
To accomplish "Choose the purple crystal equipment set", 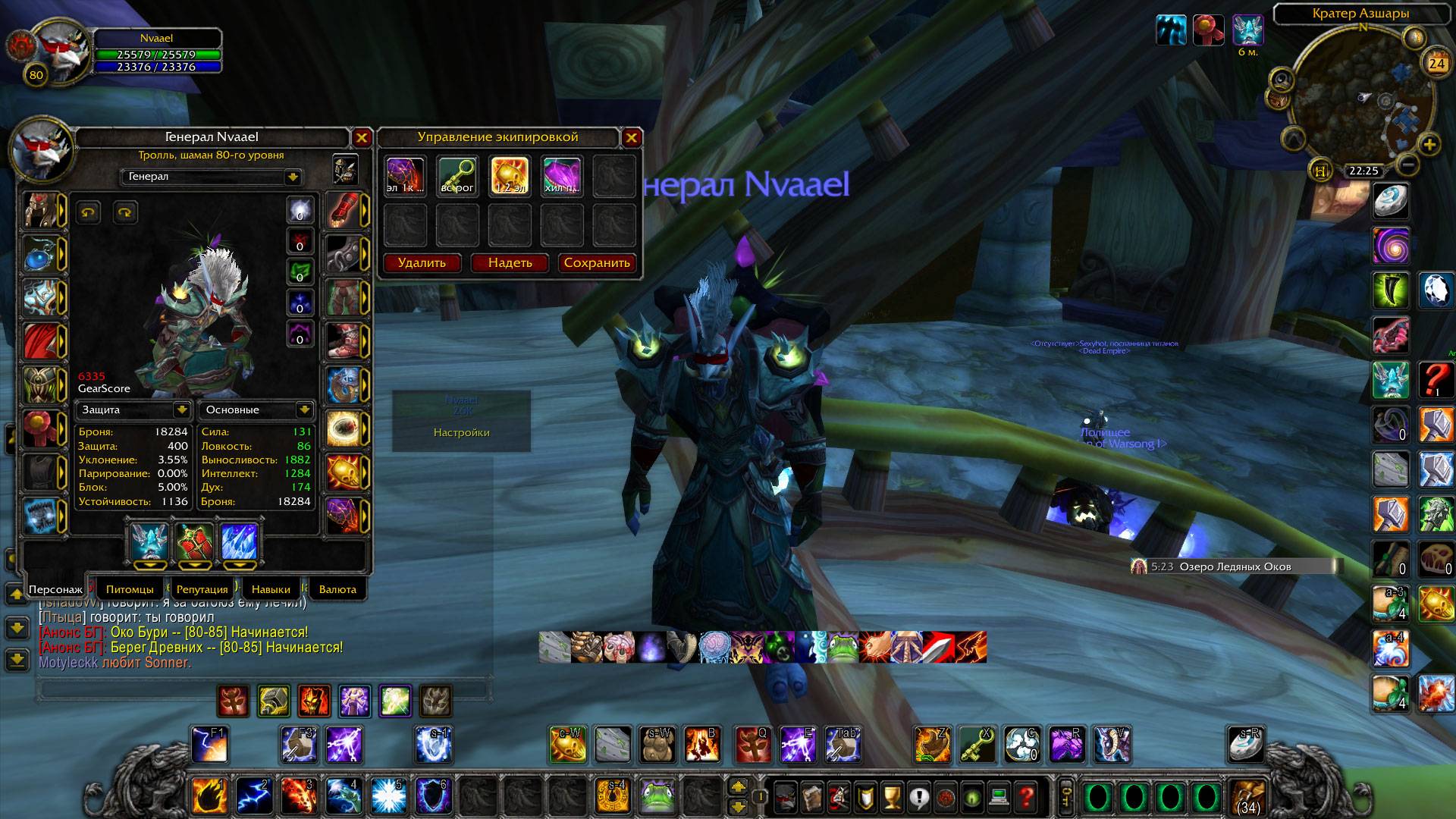I will tap(562, 176).
